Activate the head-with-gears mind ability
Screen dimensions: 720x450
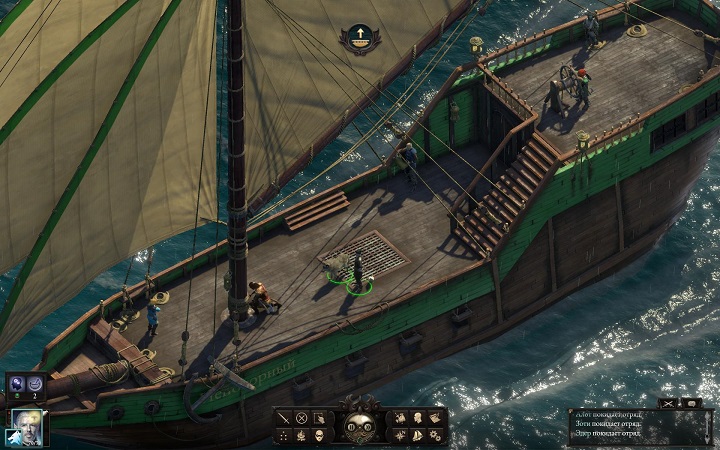pos(17,382)
